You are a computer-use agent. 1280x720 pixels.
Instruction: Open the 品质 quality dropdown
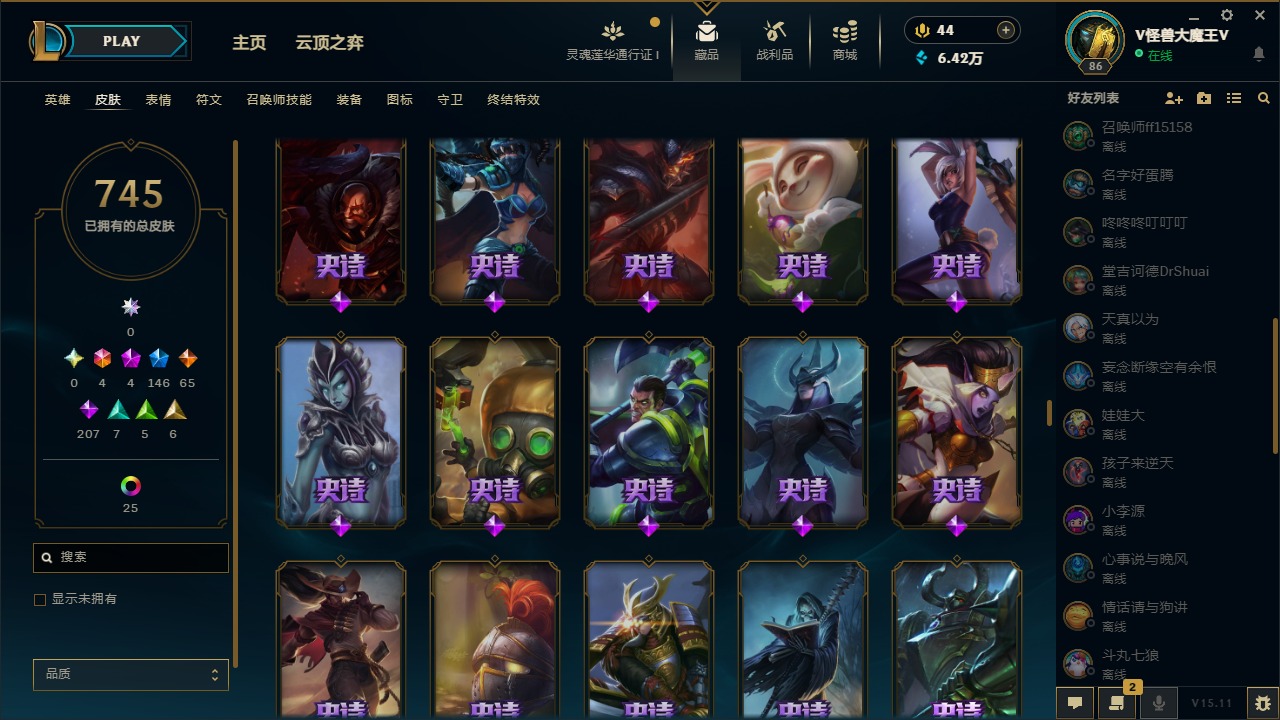130,674
